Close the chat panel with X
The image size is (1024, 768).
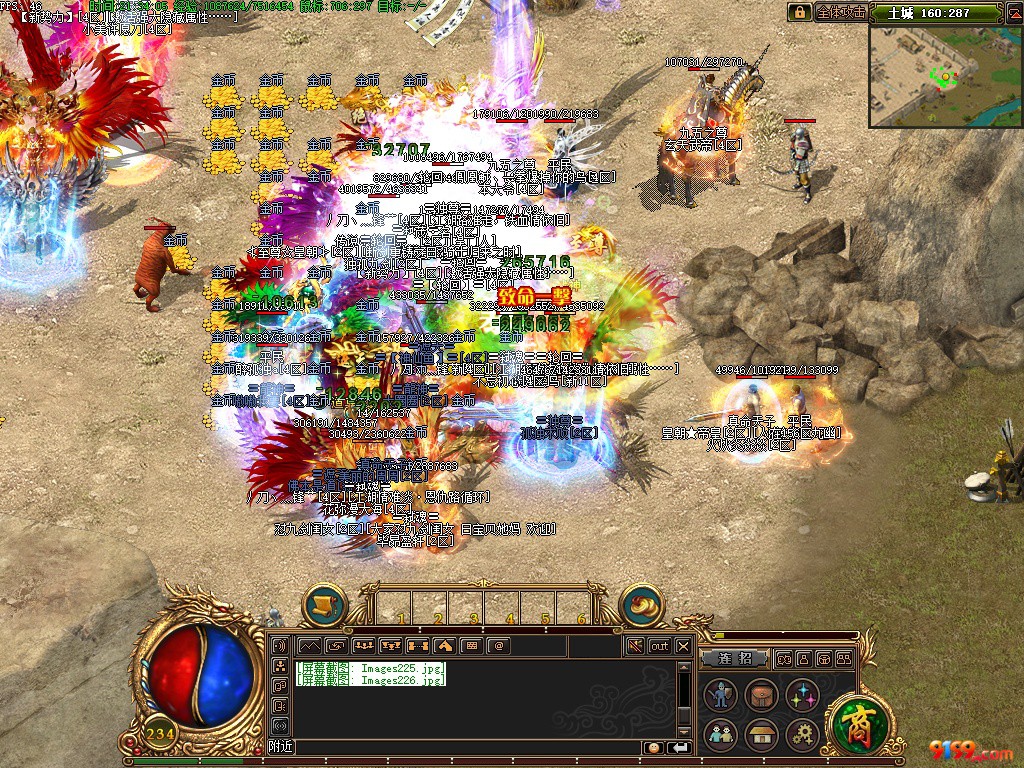click(683, 646)
